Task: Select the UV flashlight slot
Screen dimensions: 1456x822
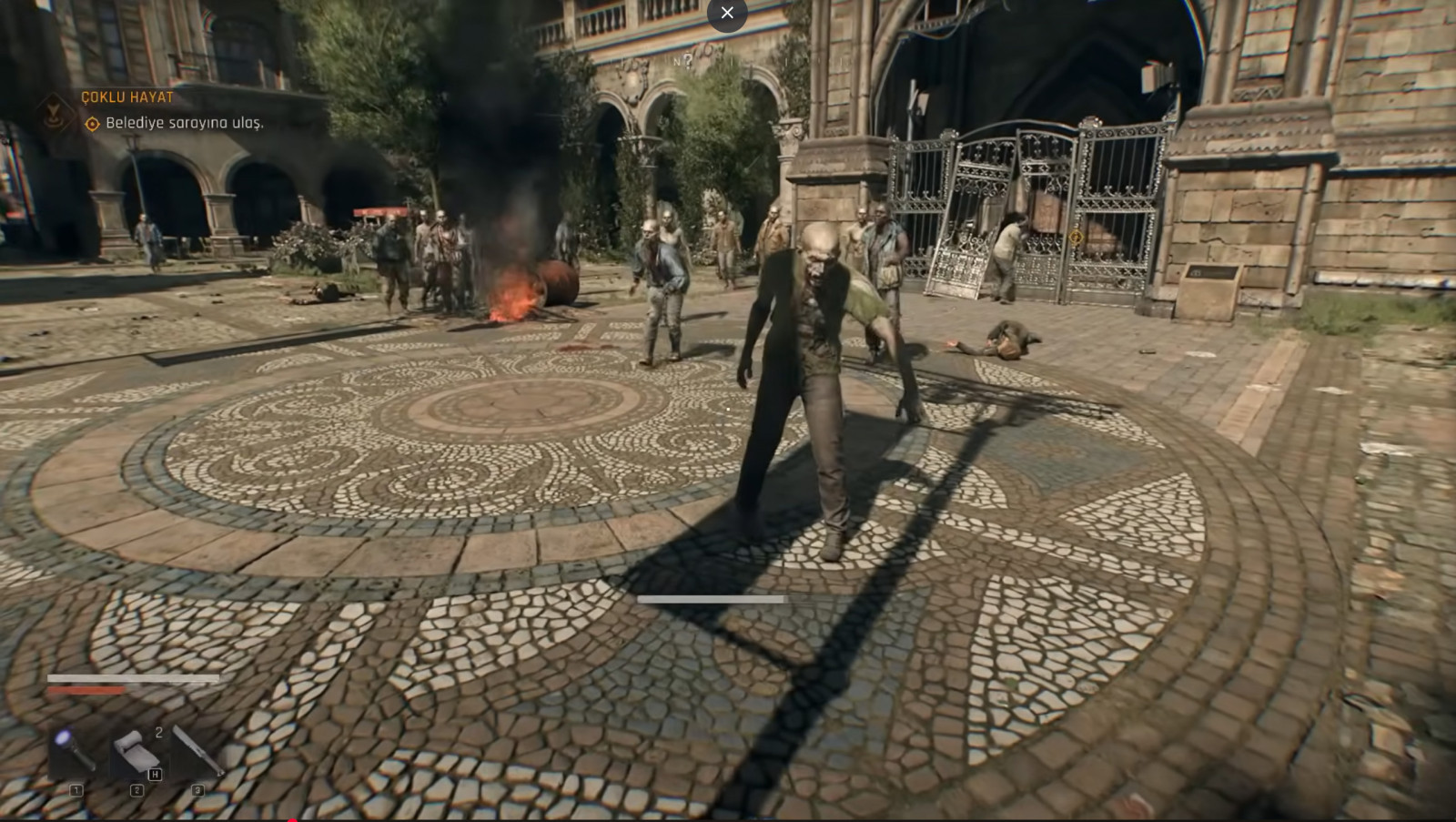Action: point(75,752)
